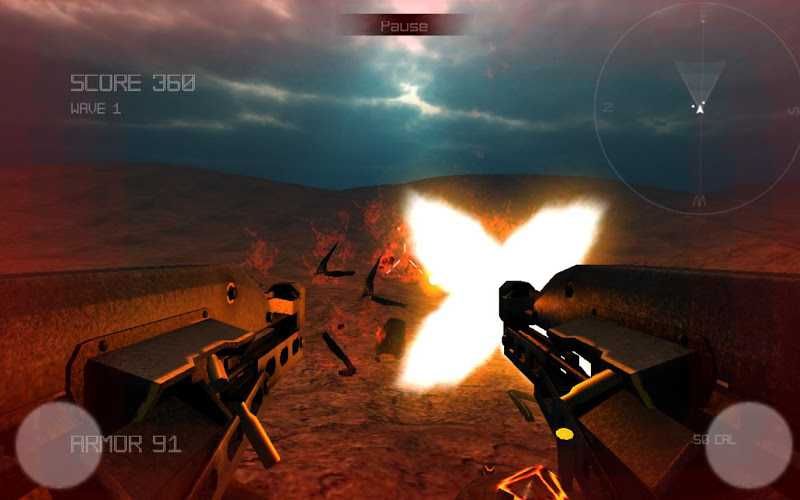
Task: Tap the round touch button by 50 CAL label
Action: pyautogui.click(x=748, y=445)
